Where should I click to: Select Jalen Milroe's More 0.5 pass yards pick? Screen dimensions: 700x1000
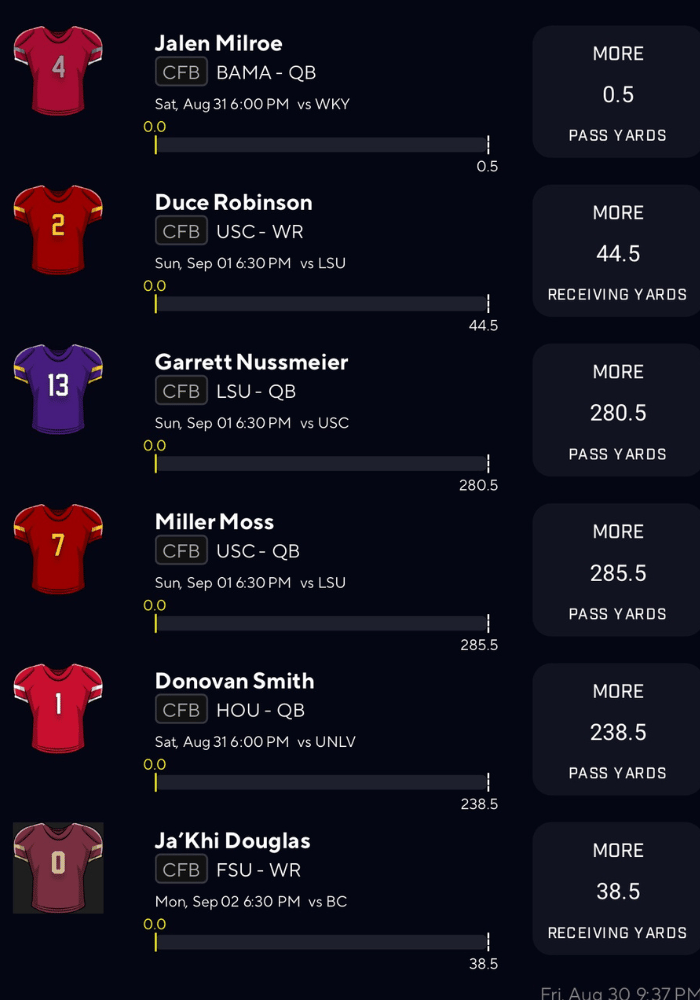pyautogui.click(x=617, y=93)
